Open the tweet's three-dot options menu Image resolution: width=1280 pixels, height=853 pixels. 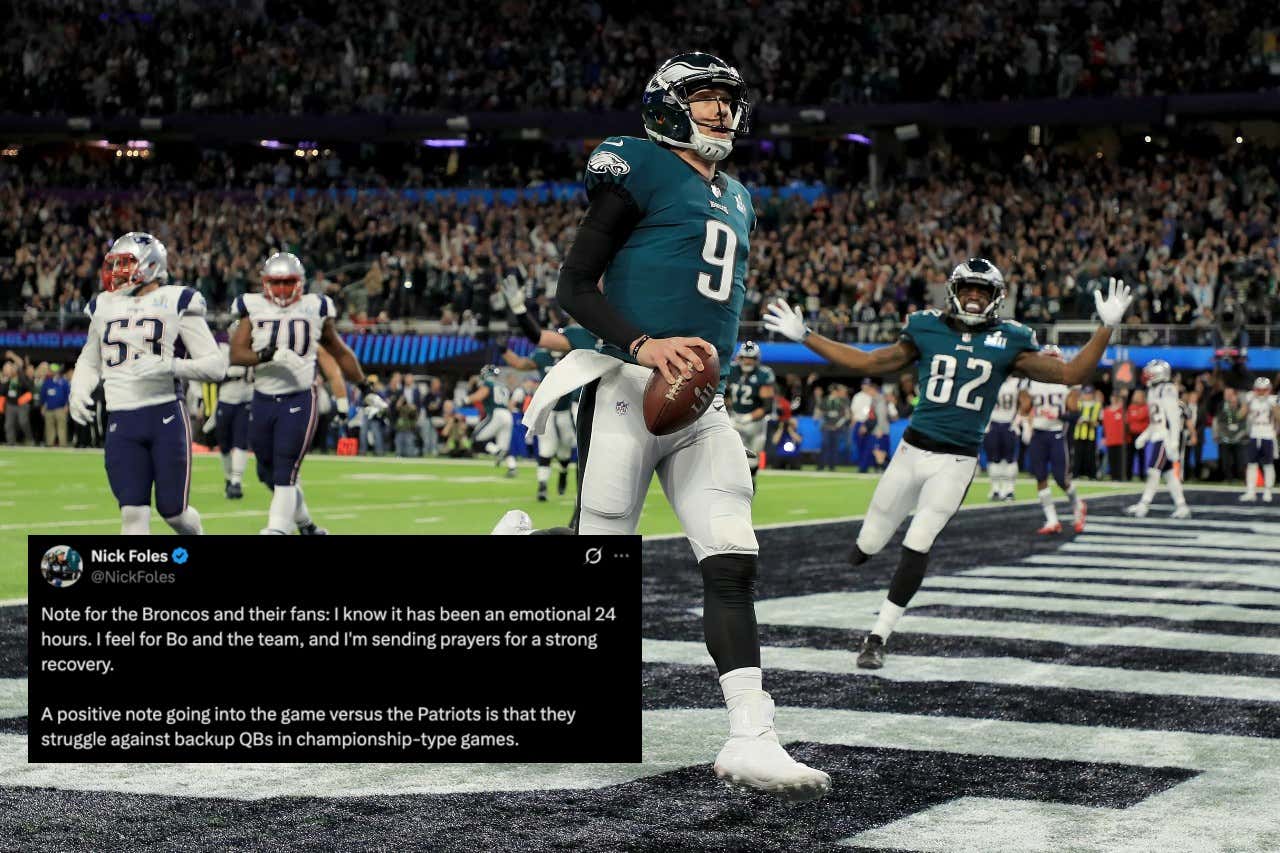click(620, 555)
